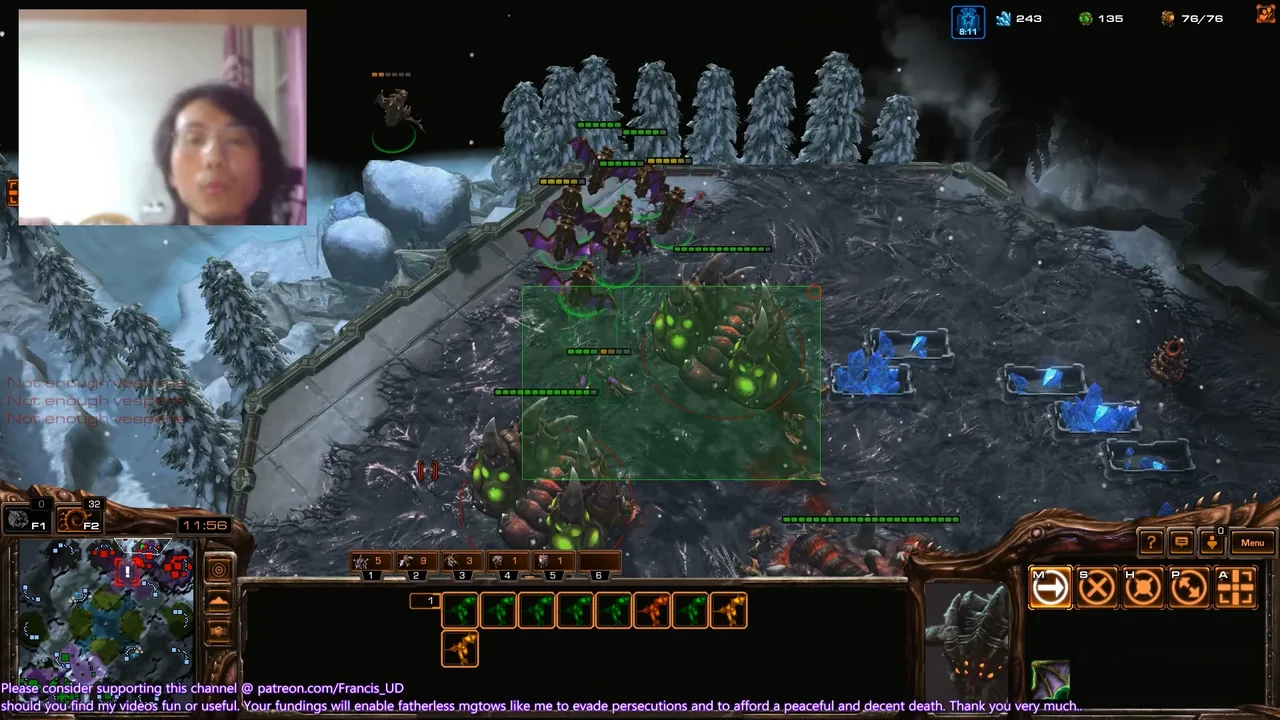Choose control group 4
Screen dimensions: 1280x720
(x=507, y=563)
